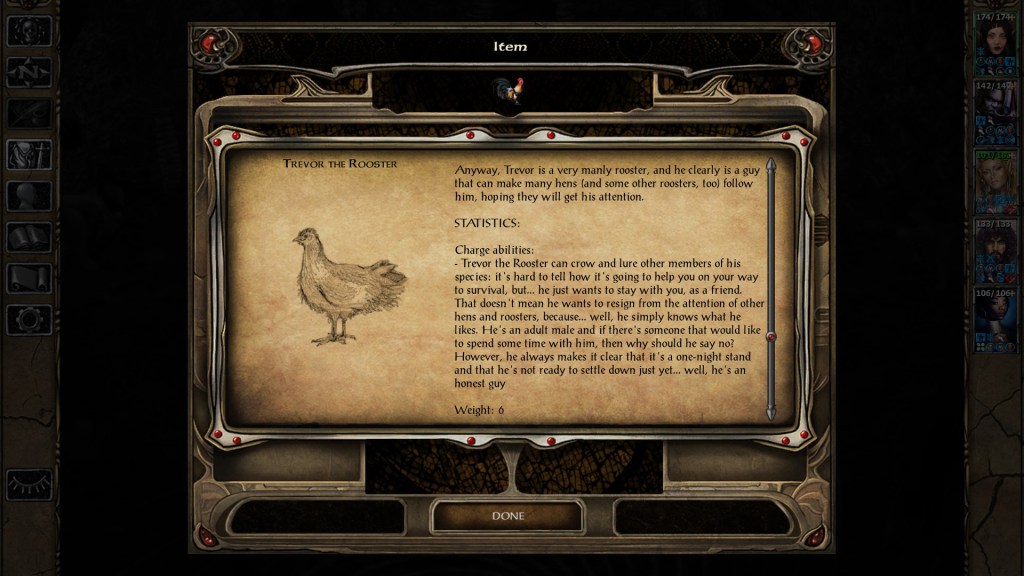This screenshot has width=1024, height=576.
Task: Click the scrollbar's up arrow
Action: [771, 163]
